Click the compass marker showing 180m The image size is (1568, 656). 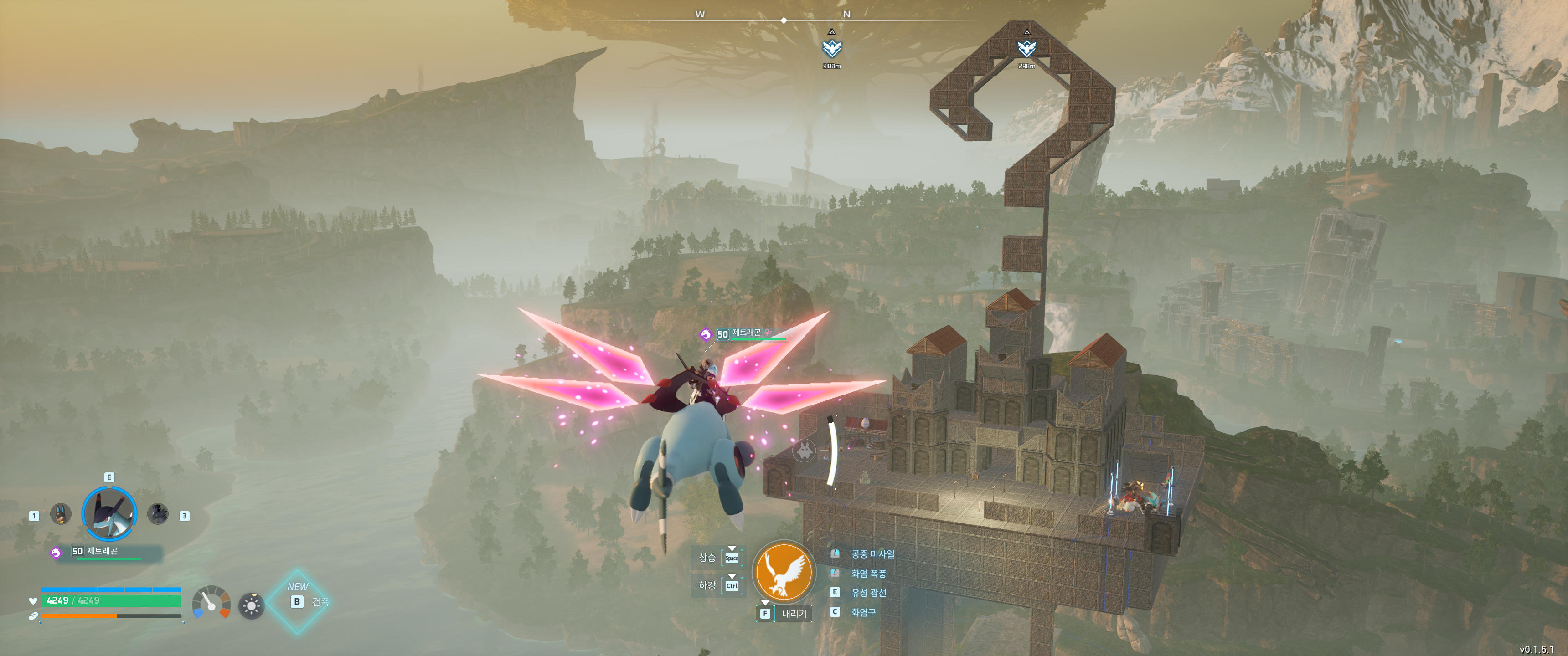pyautogui.click(x=831, y=48)
